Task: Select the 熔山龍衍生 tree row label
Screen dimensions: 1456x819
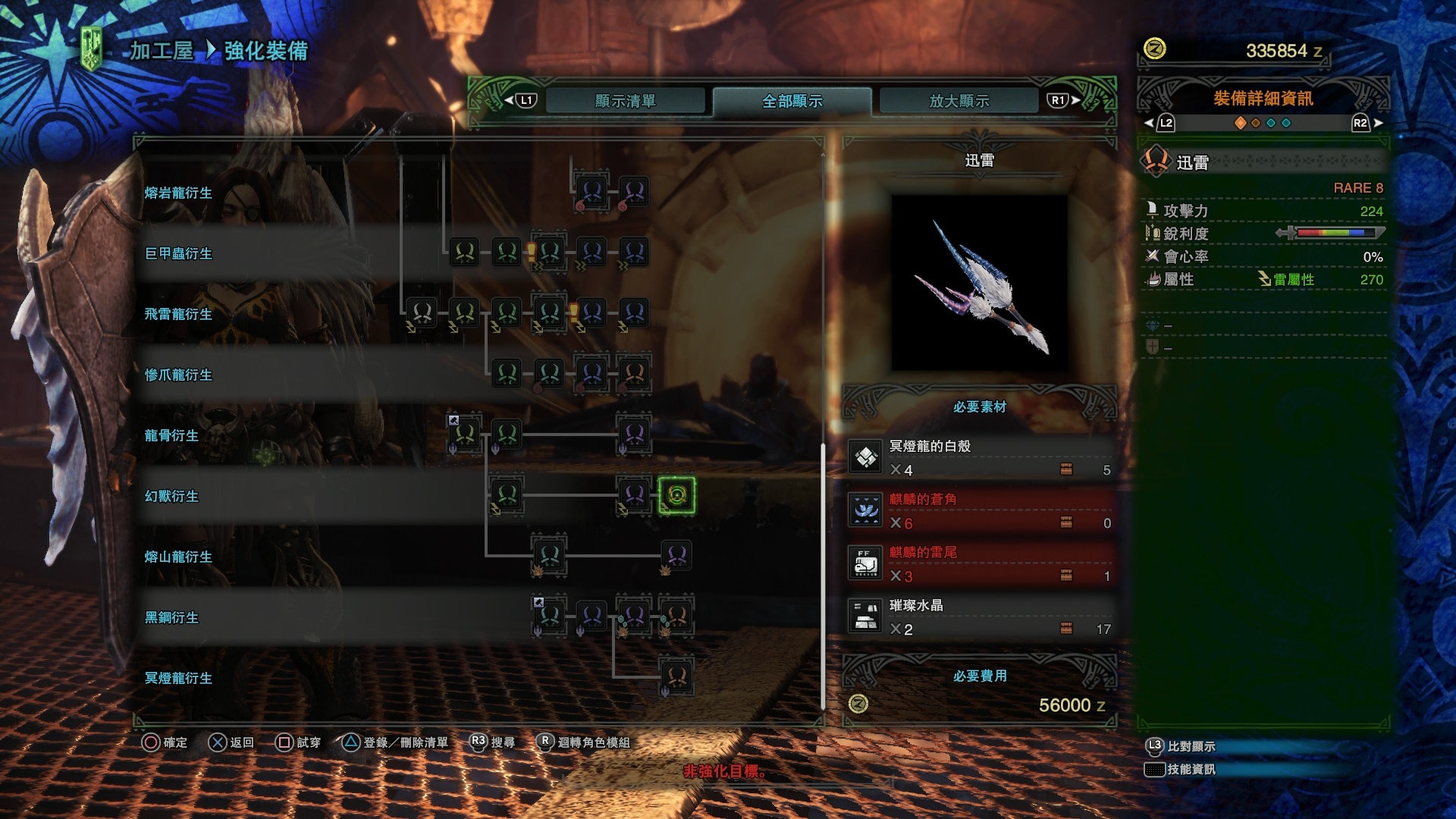Action: click(x=178, y=557)
